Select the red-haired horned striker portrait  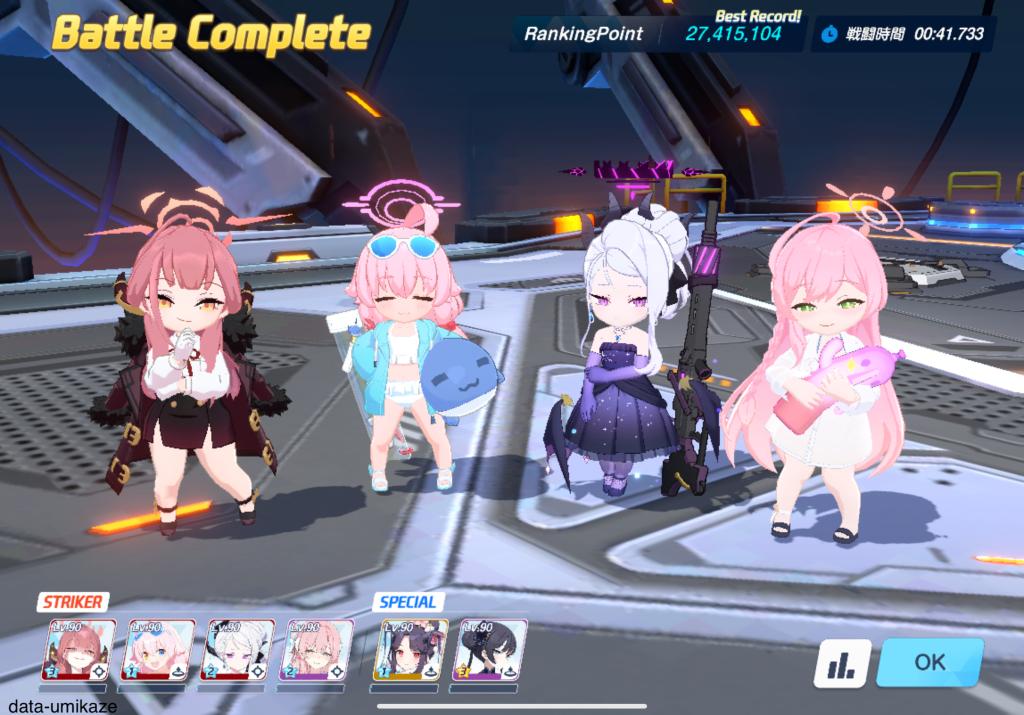(78, 650)
